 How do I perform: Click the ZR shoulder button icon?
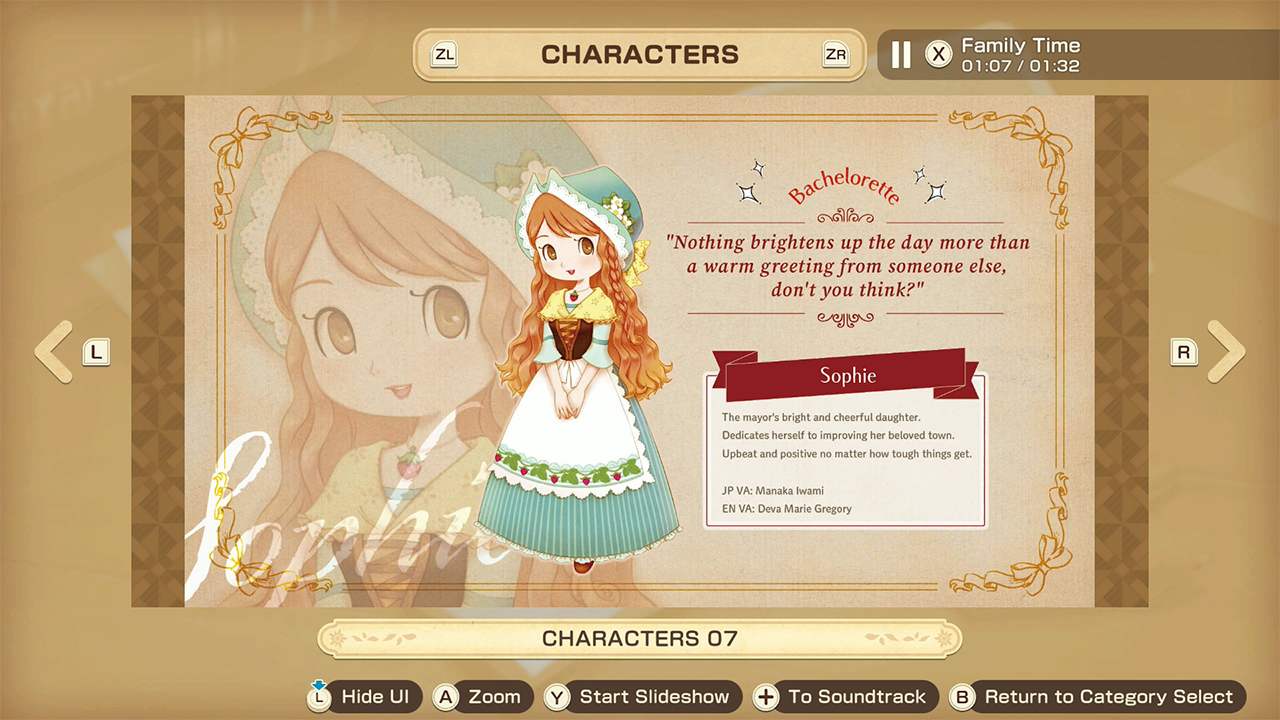(x=836, y=55)
